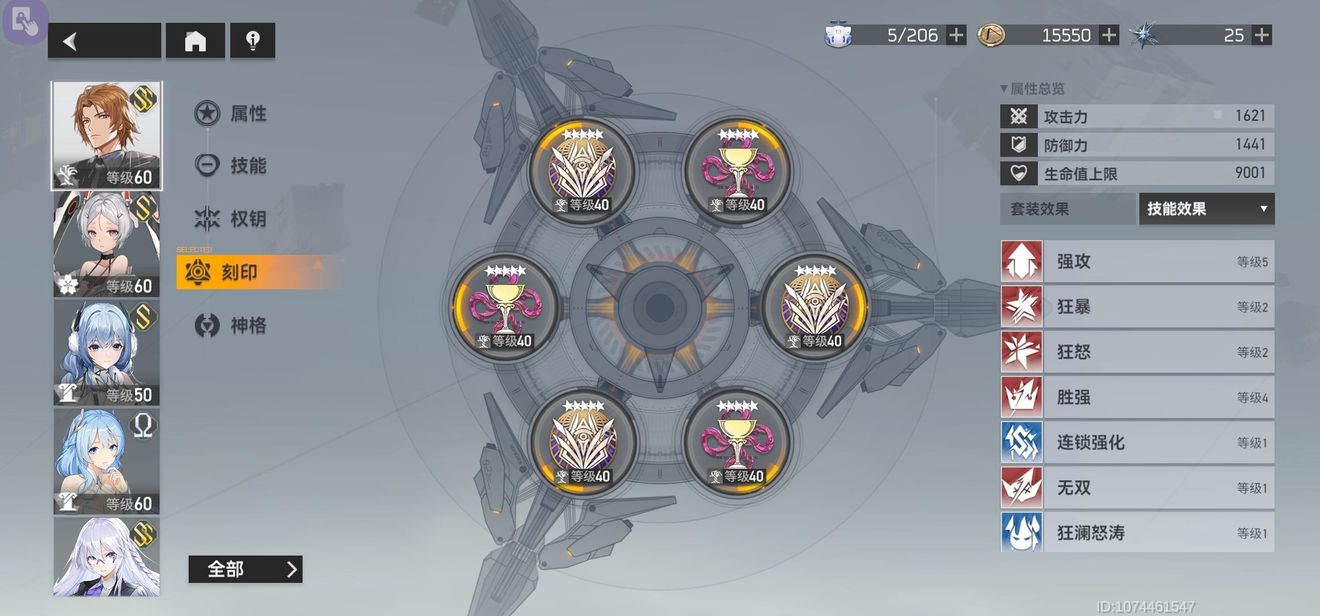The image size is (1320, 616).
Task: Open the lightbulb hint button
Action: pos(252,41)
